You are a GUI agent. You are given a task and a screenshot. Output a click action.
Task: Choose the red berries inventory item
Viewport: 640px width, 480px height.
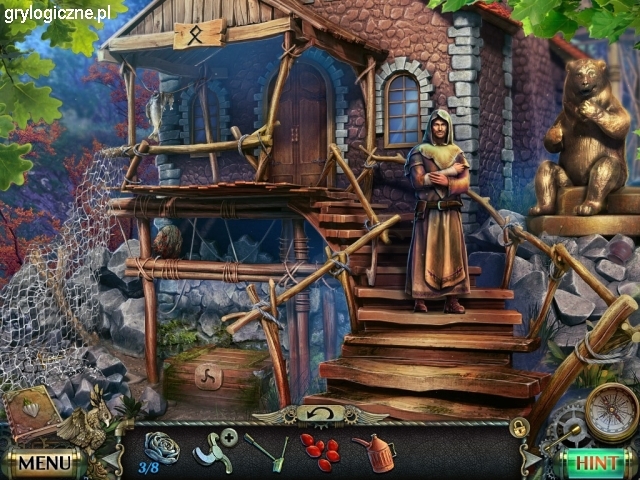(x=320, y=451)
